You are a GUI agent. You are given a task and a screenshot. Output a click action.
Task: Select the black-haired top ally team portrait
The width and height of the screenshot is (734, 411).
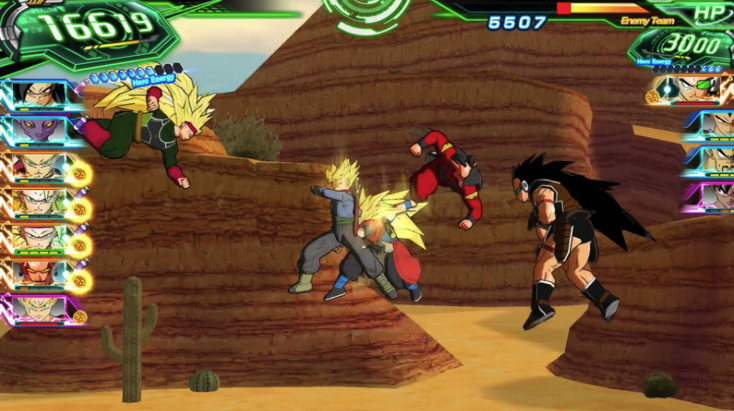[38, 95]
